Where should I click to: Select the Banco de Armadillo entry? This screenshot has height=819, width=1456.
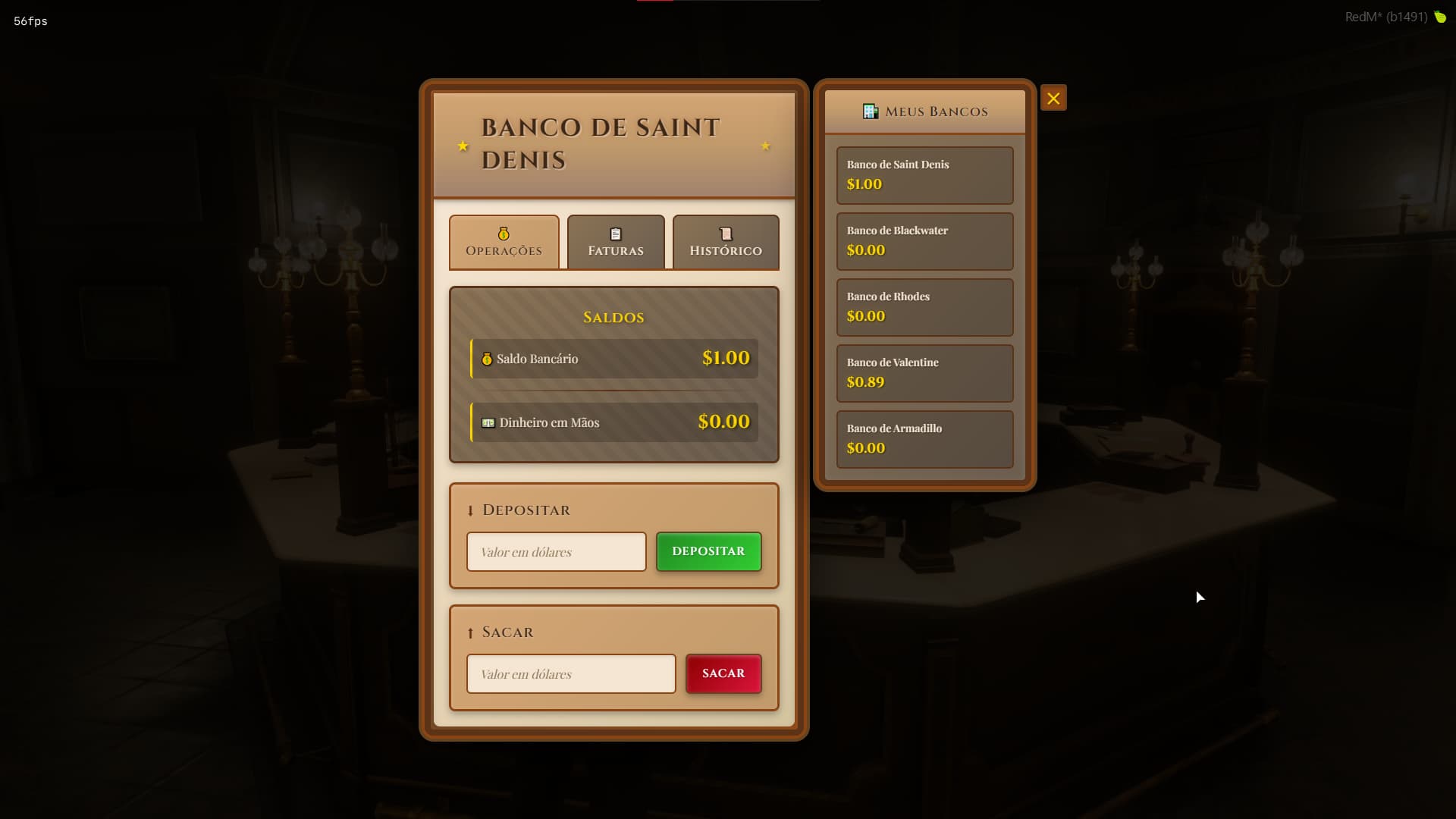[x=924, y=439]
